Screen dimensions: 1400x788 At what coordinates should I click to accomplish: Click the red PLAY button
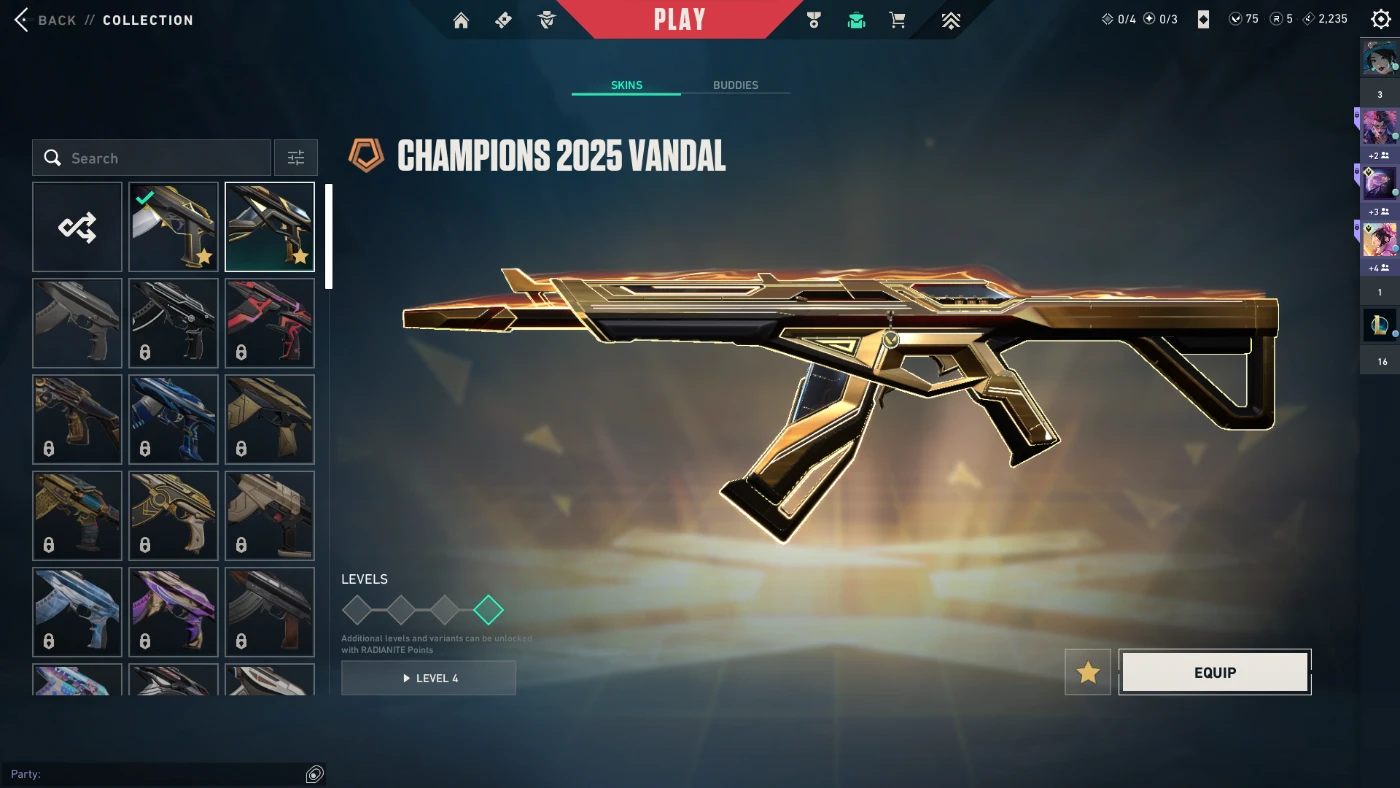680,20
